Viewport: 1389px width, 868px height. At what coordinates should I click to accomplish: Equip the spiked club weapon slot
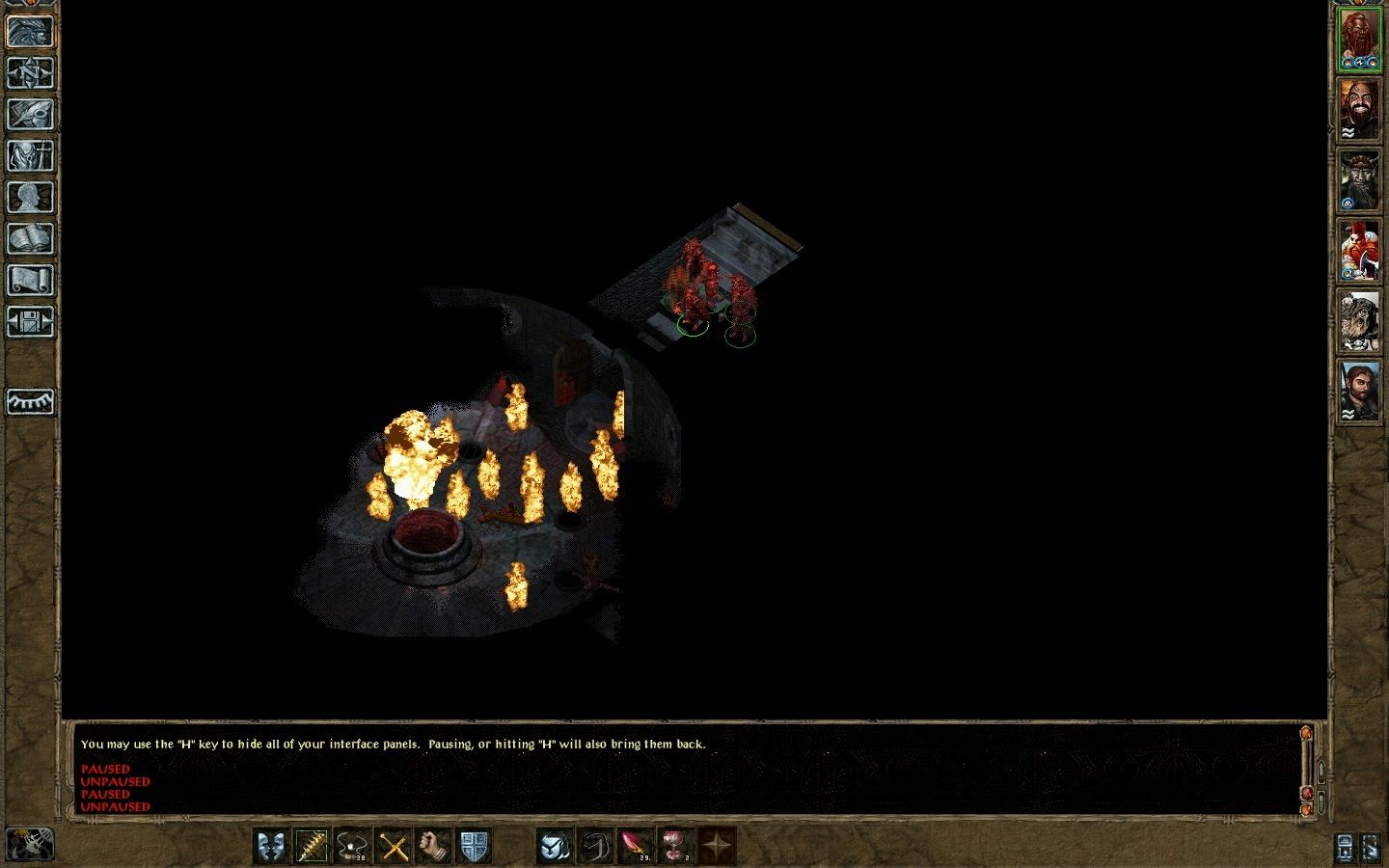(x=312, y=847)
